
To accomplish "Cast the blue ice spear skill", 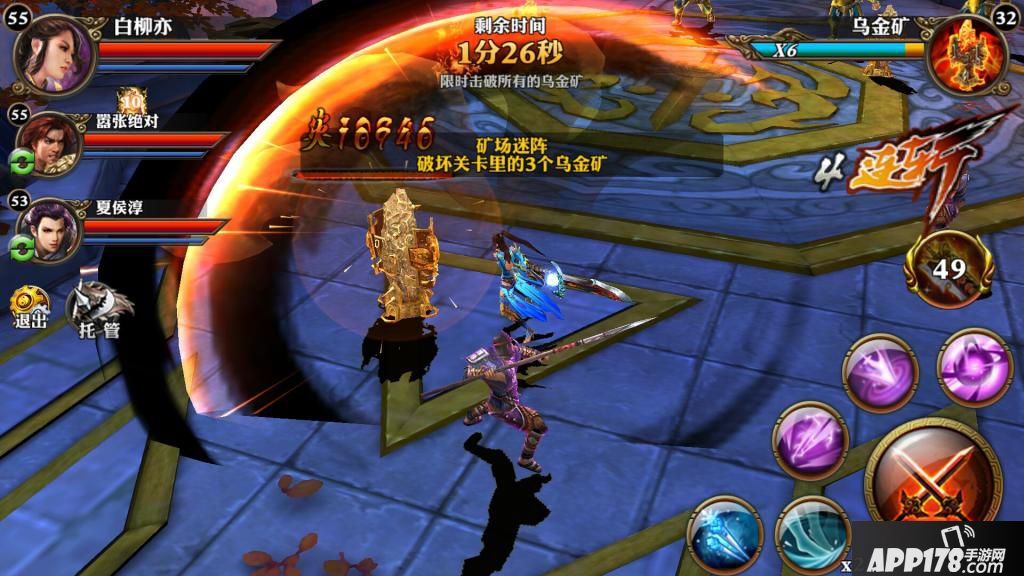I will coord(725,535).
